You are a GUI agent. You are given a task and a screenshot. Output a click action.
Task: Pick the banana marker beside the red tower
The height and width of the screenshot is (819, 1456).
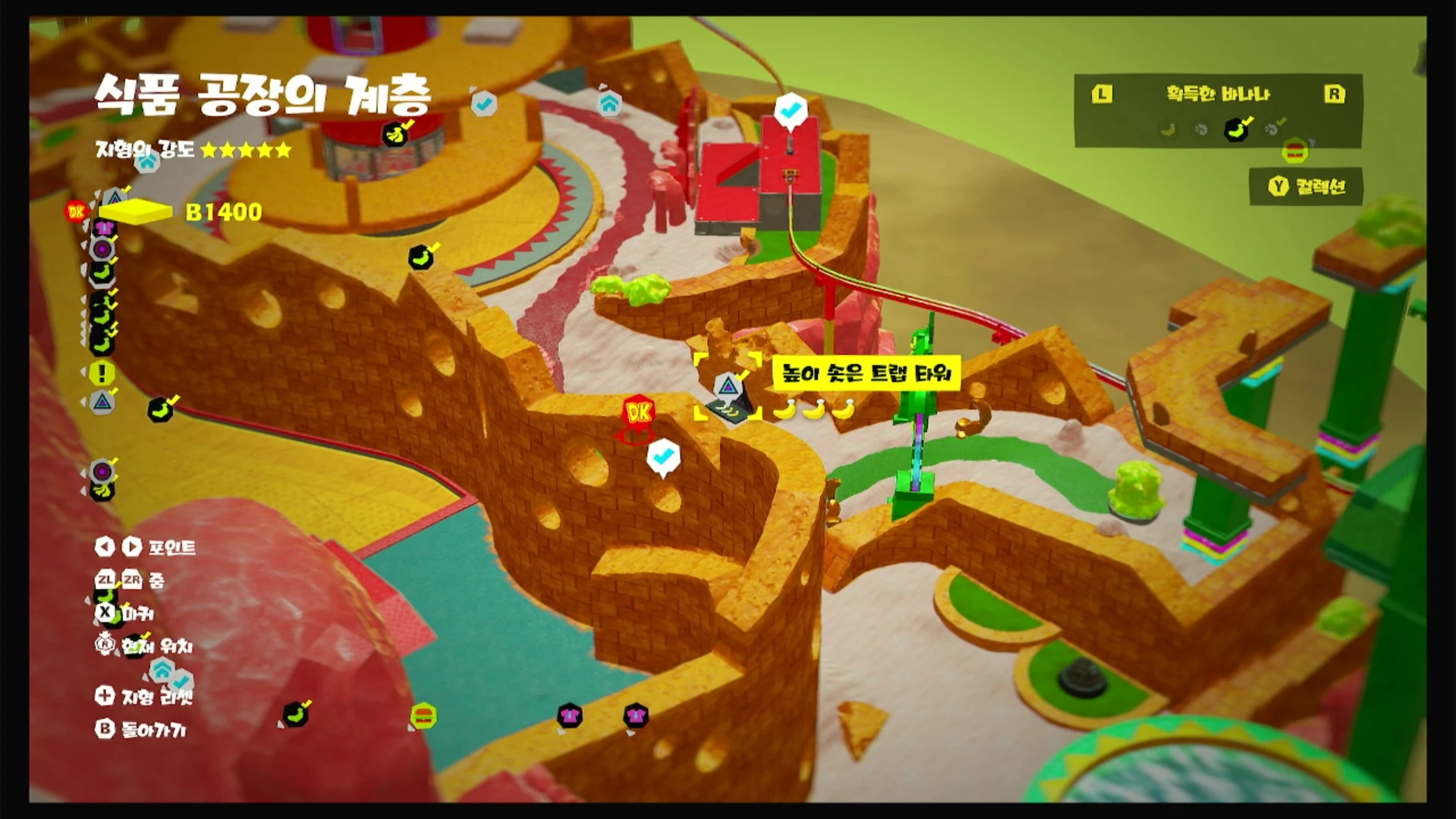coord(396,134)
